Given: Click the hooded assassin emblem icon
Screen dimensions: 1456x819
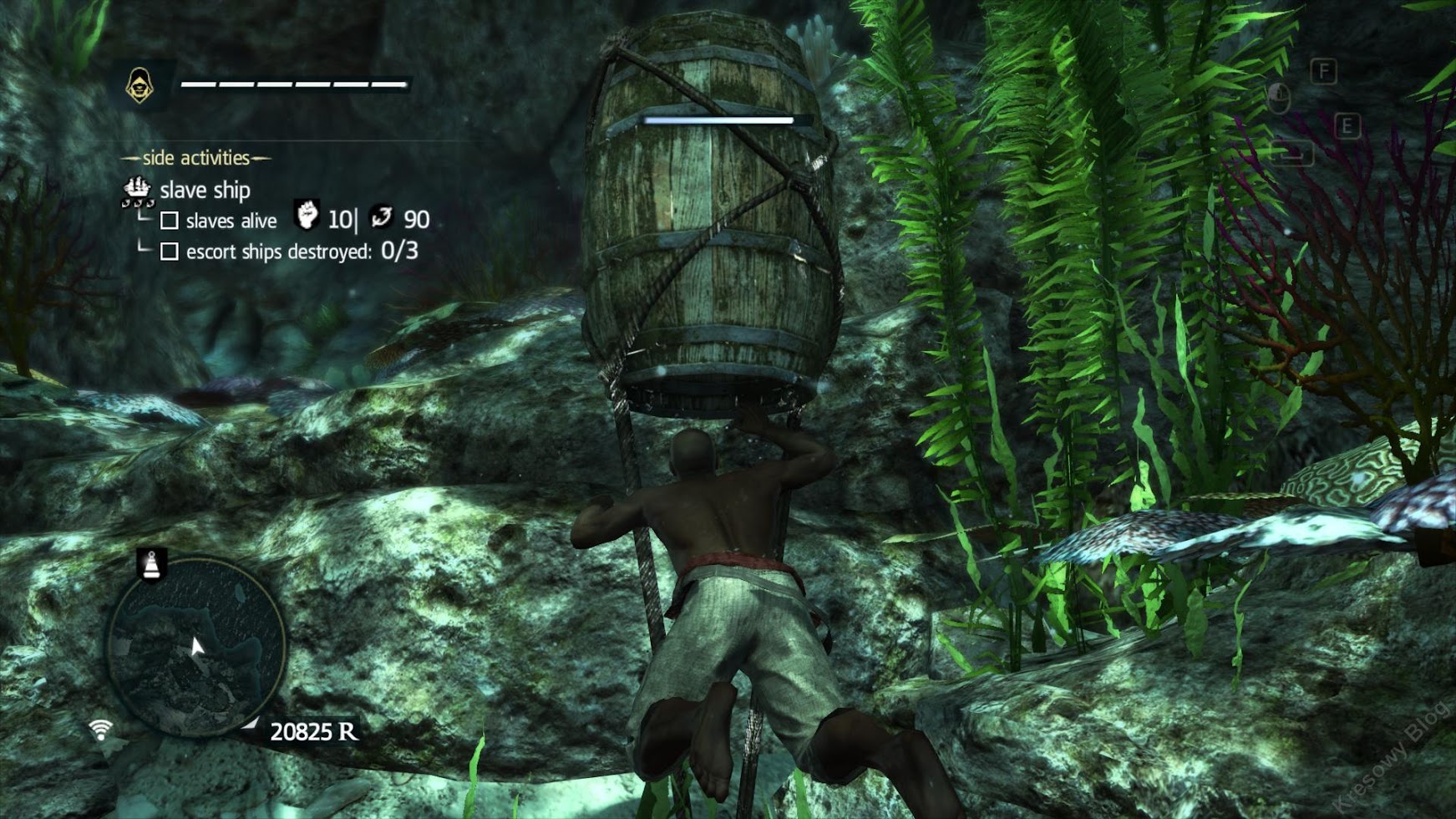Looking at the screenshot, I should 140,85.
